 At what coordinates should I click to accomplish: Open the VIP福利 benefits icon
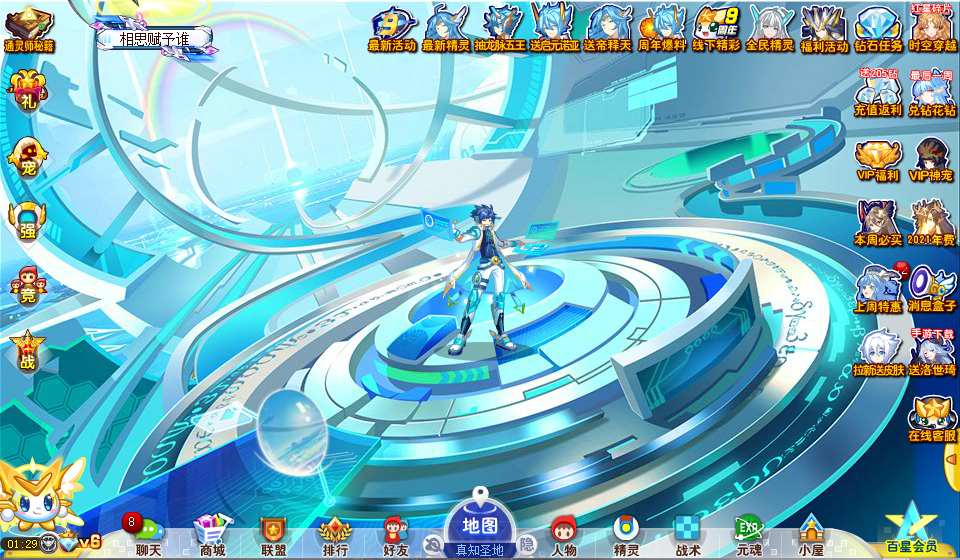tap(878, 160)
